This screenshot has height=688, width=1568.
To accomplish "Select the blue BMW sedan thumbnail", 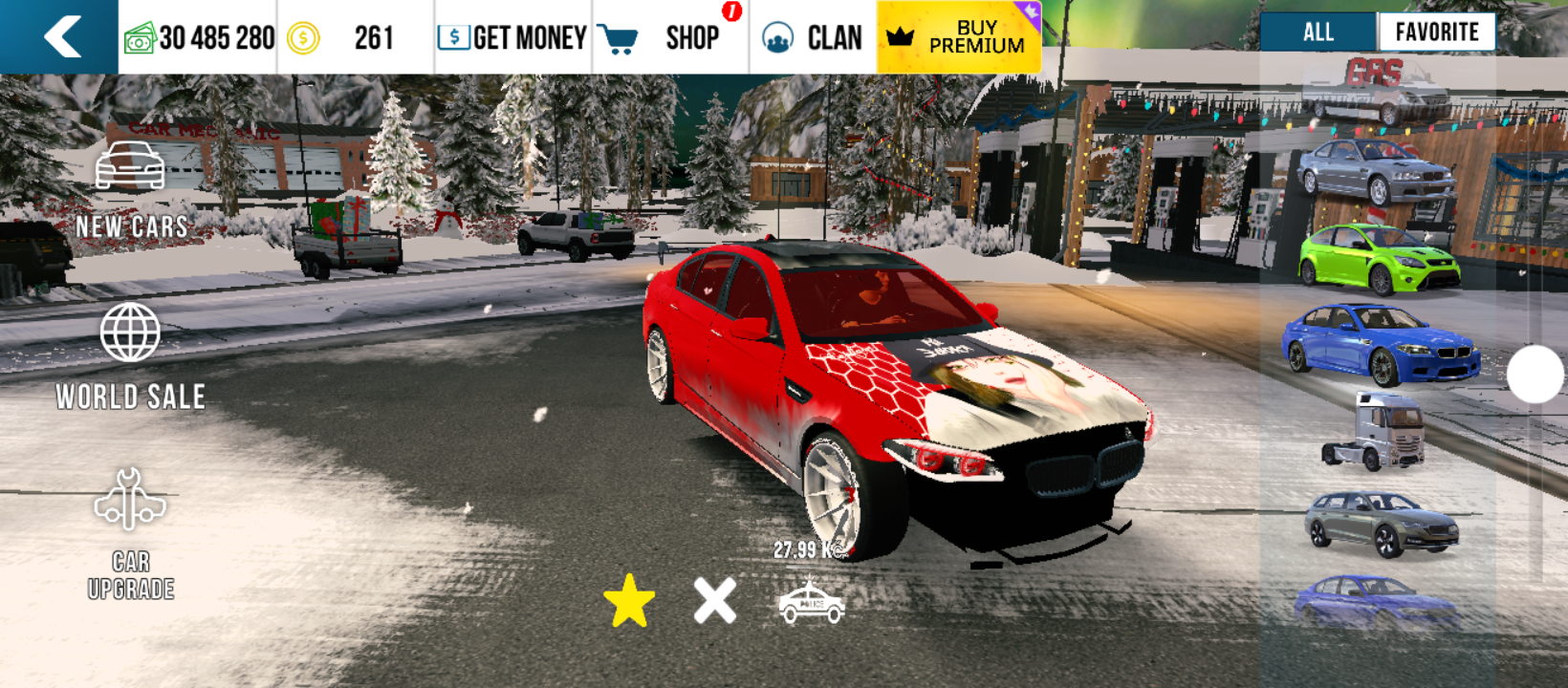I will [x=1380, y=345].
